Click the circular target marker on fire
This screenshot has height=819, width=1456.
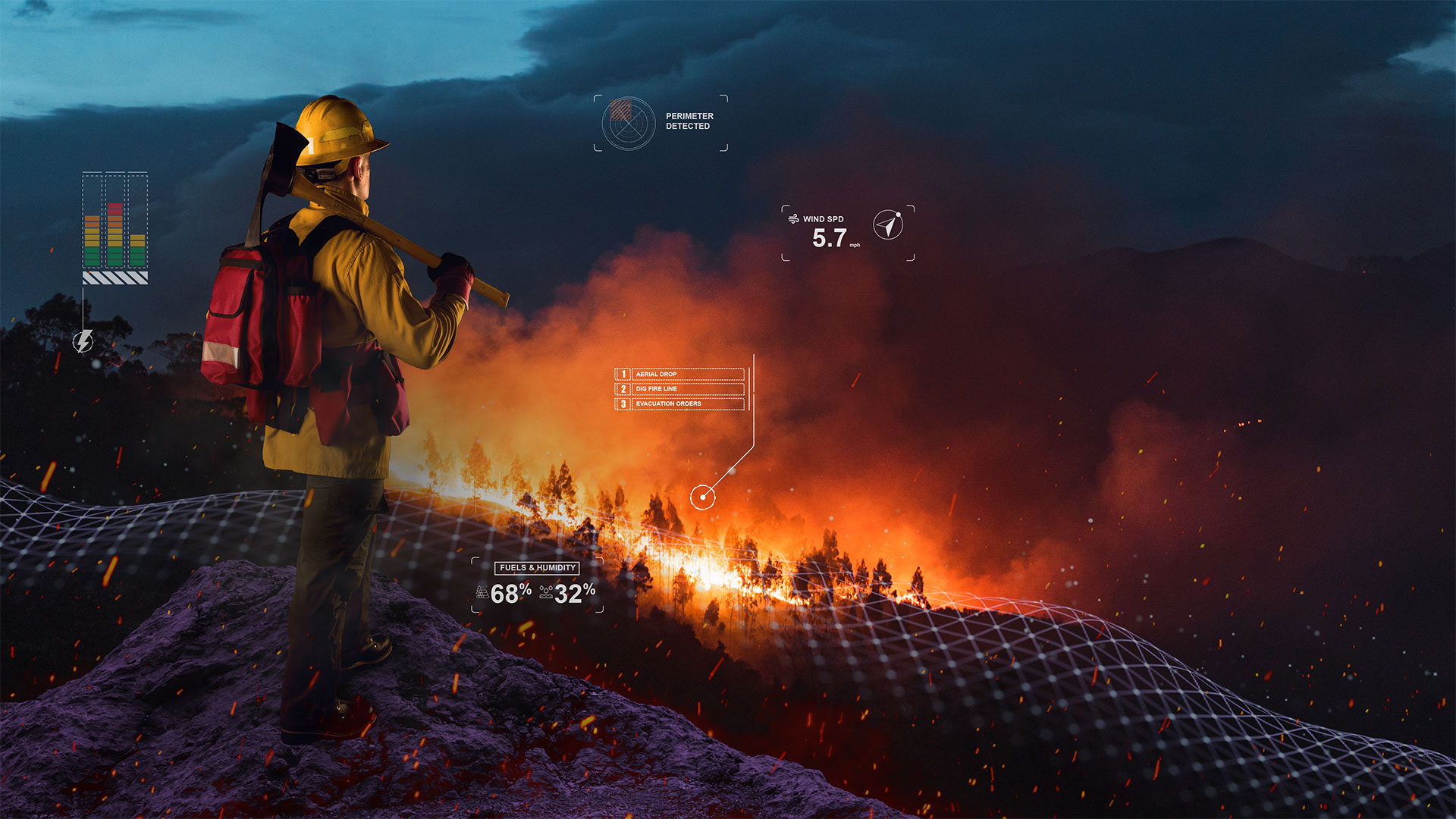coord(703,497)
